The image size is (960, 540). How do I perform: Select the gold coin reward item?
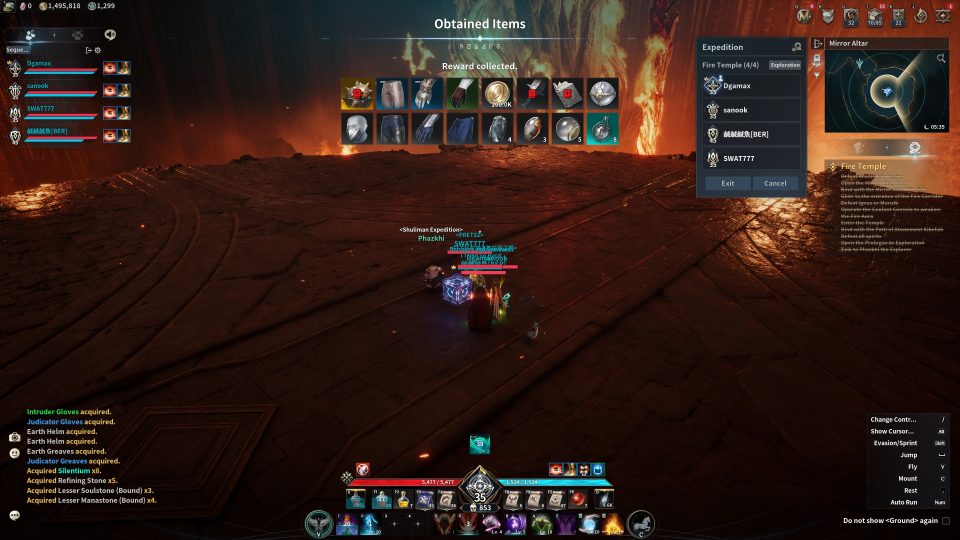pyautogui.click(x=497, y=93)
